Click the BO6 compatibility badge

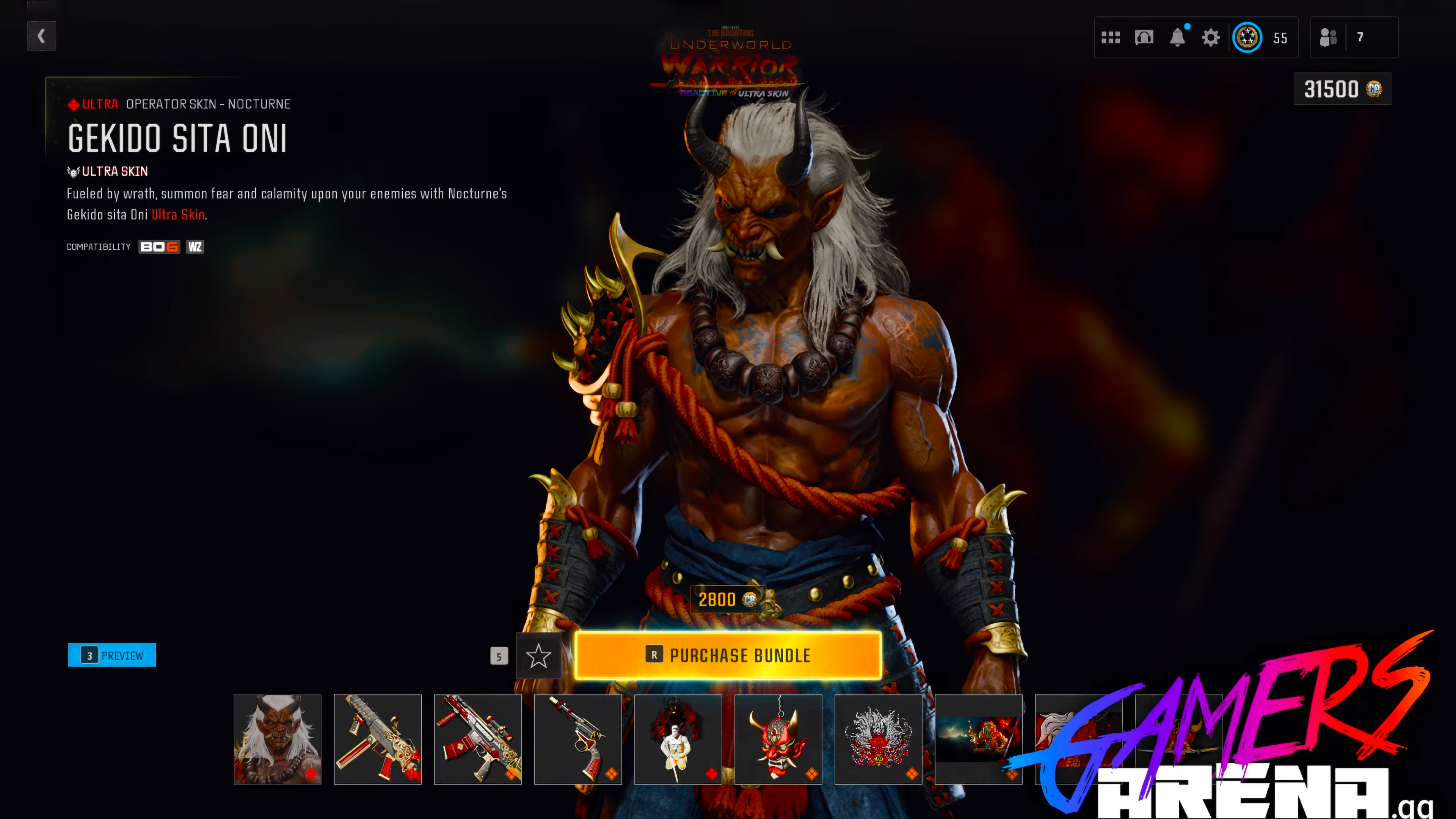159,246
